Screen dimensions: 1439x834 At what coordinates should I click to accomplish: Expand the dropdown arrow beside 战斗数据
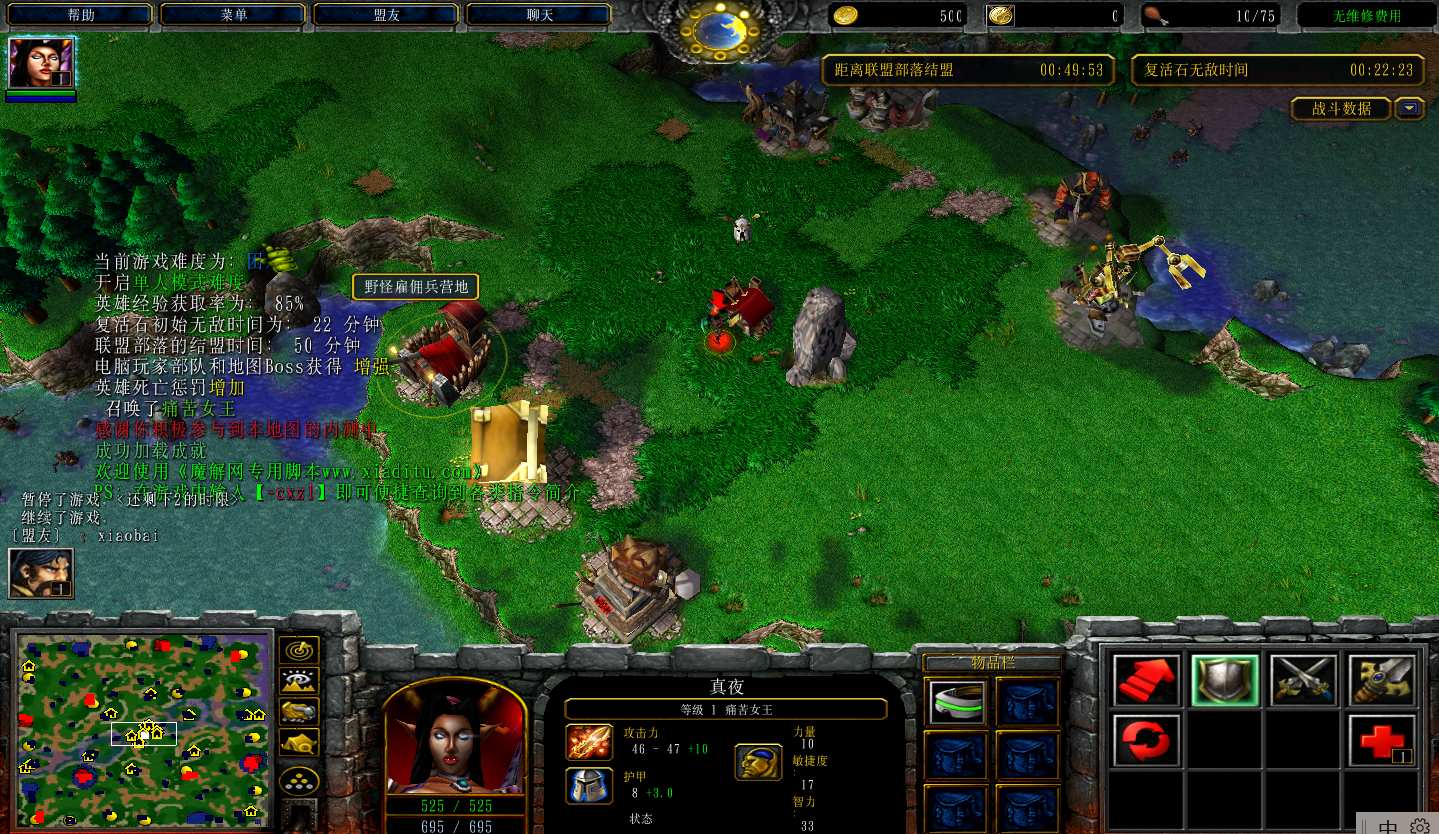(x=1410, y=108)
